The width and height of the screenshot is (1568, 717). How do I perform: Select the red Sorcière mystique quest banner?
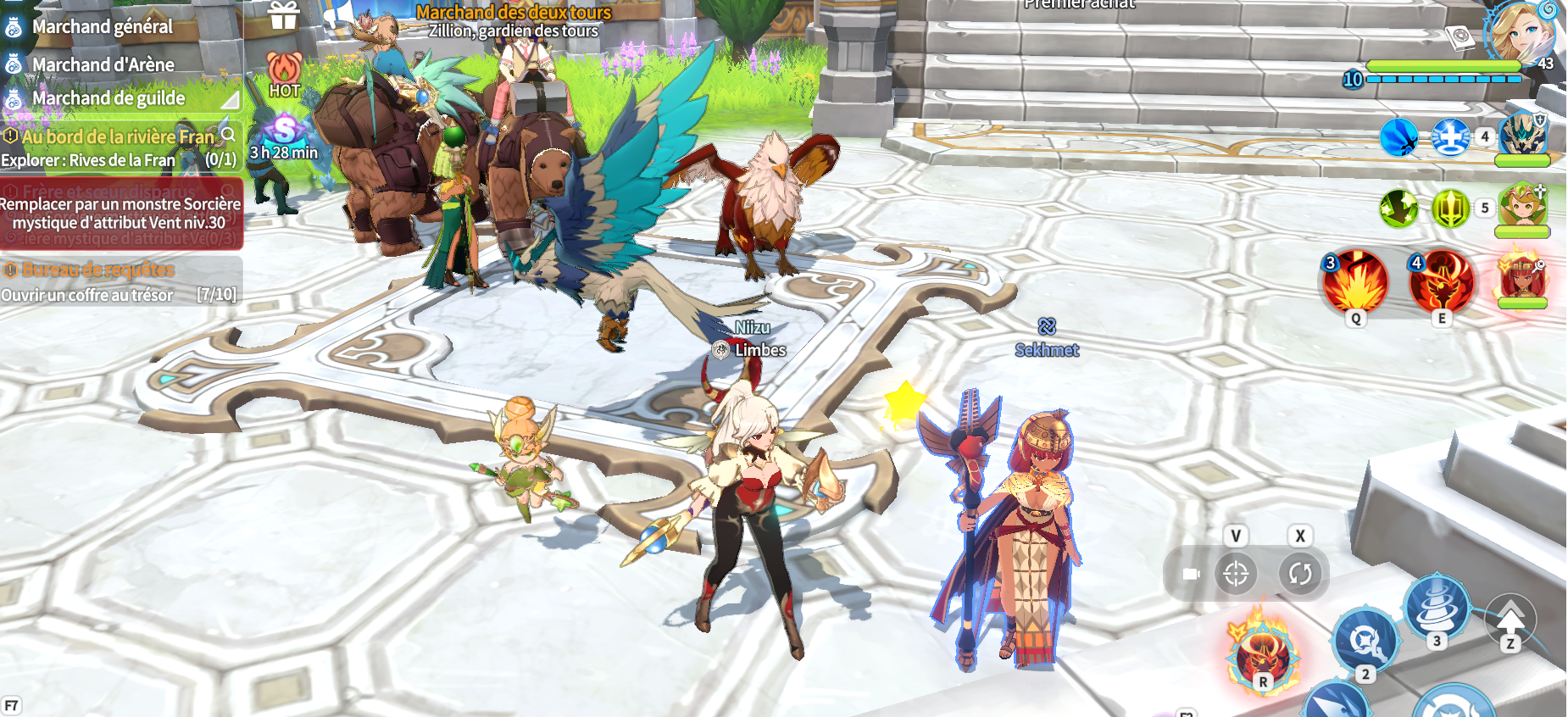(120, 214)
